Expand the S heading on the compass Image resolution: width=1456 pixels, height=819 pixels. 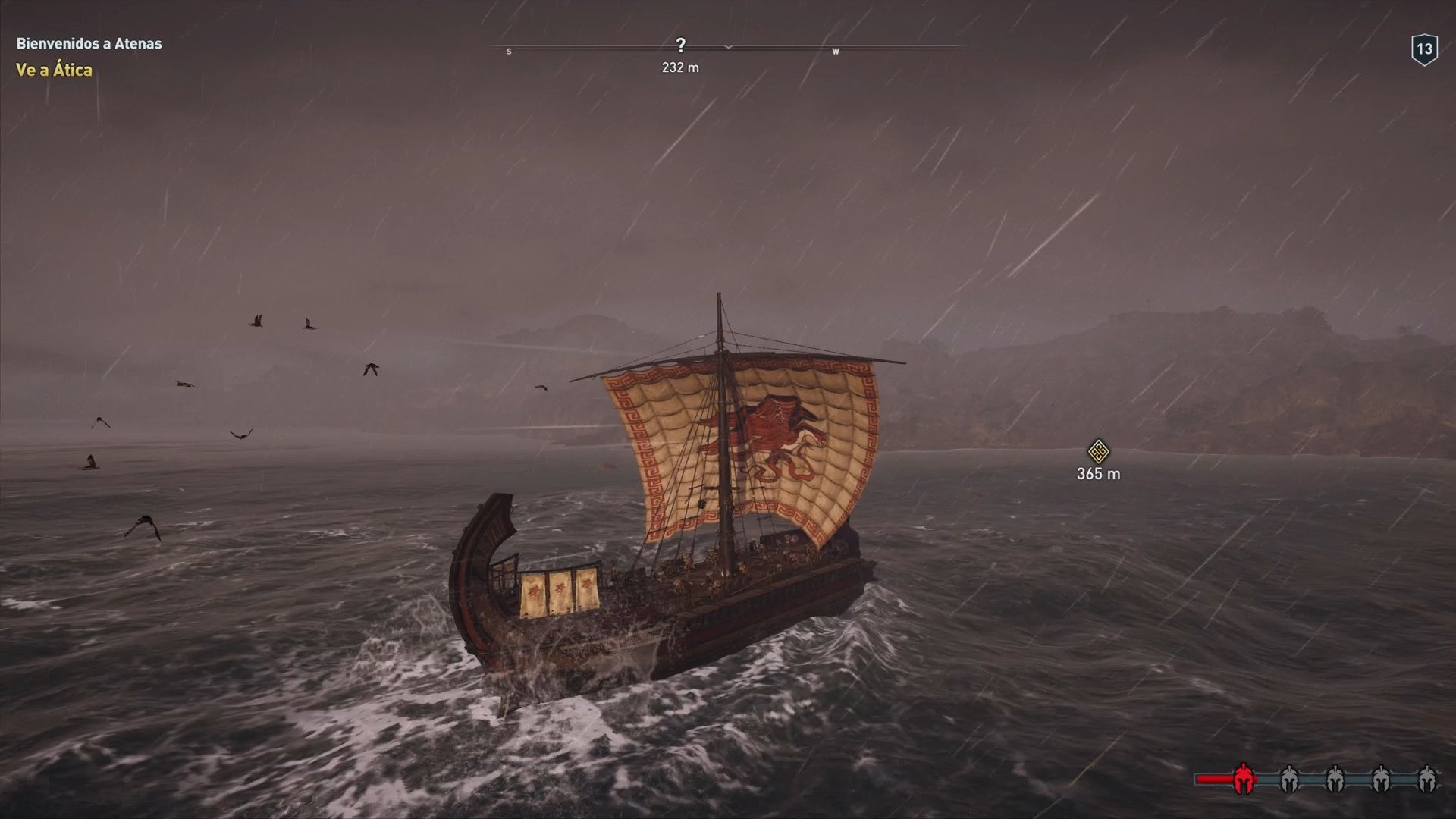(x=510, y=52)
